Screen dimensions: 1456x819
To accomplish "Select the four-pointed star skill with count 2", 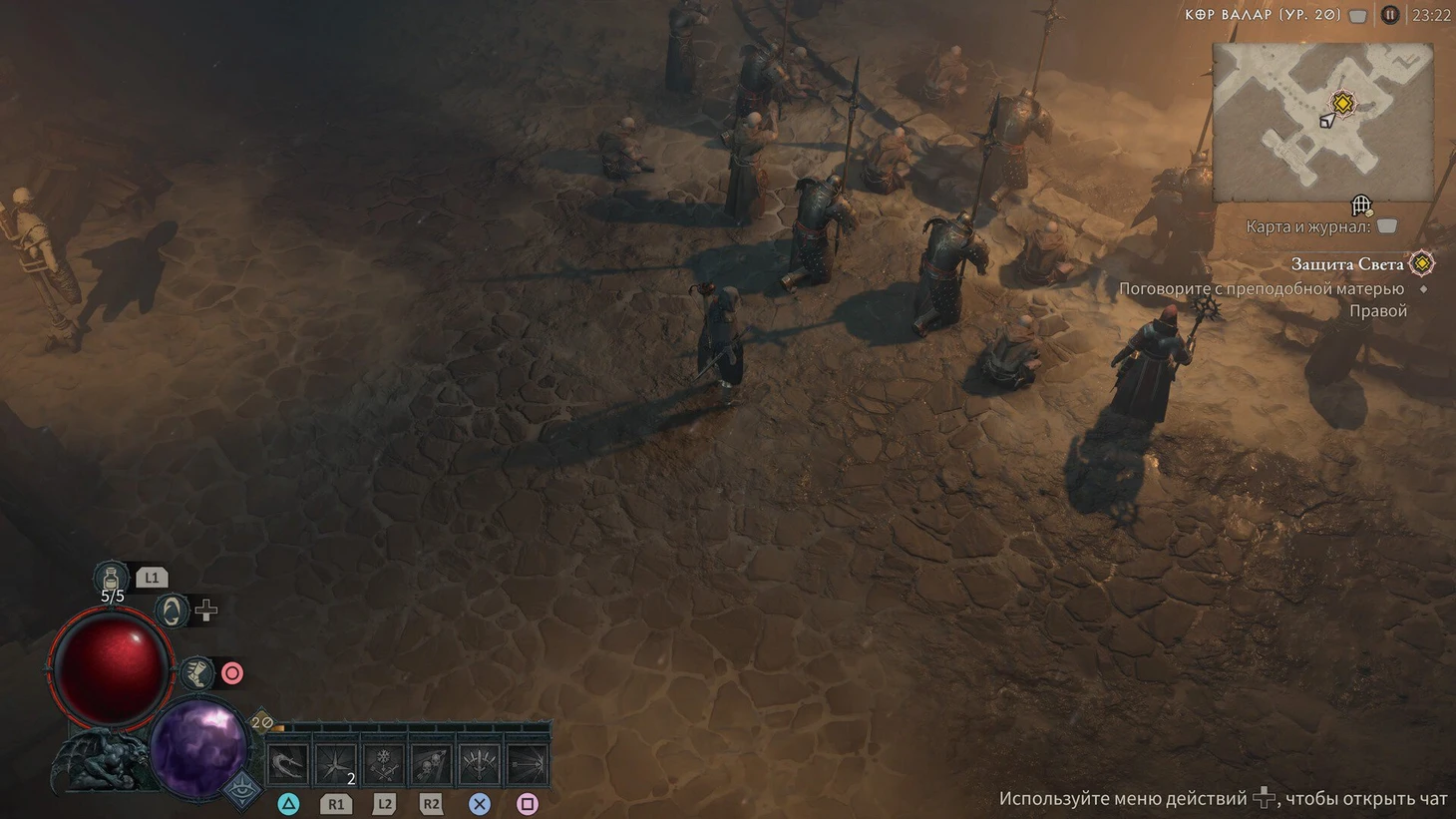I will (336, 766).
